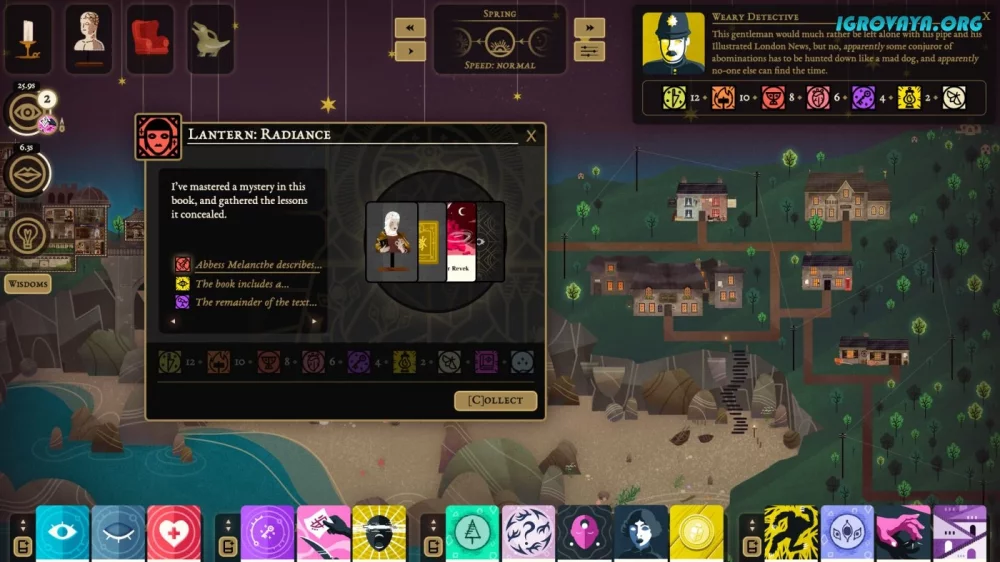Show "The remainder of the text..." note
The width and height of the screenshot is (1000, 562).
point(256,301)
